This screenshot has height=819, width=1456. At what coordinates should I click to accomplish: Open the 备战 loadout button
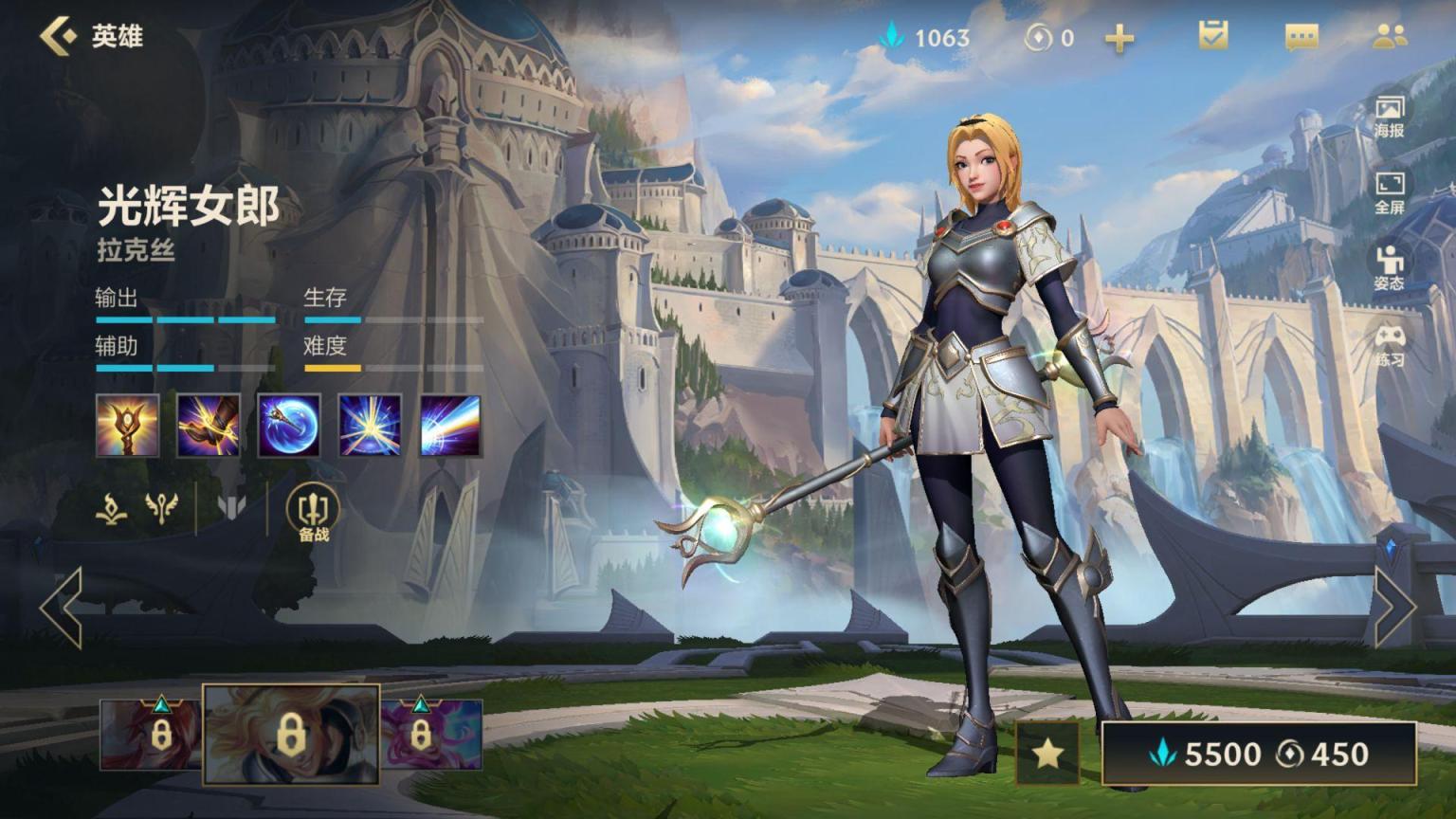tap(313, 513)
